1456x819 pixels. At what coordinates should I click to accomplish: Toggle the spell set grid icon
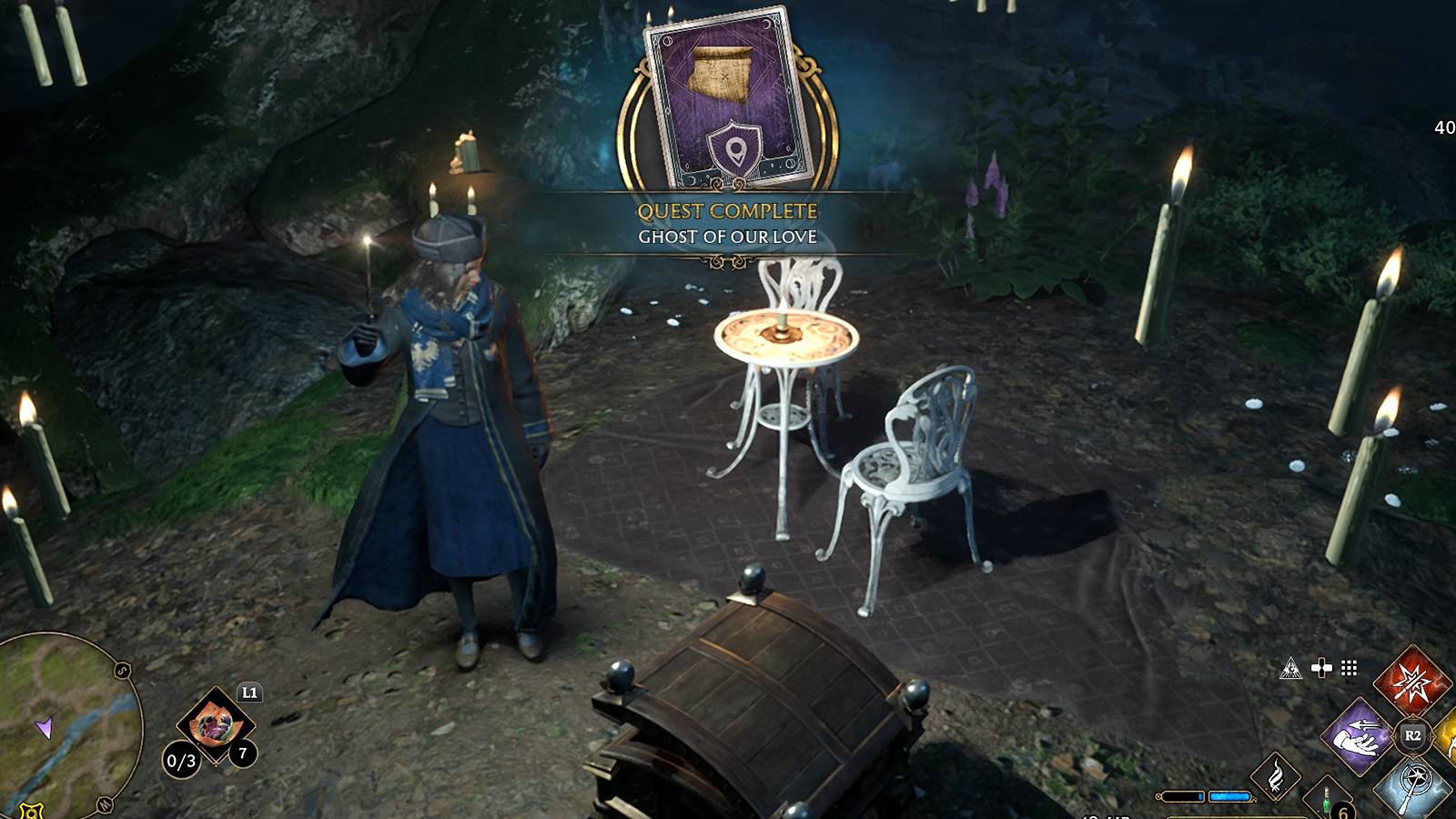(x=1348, y=667)
